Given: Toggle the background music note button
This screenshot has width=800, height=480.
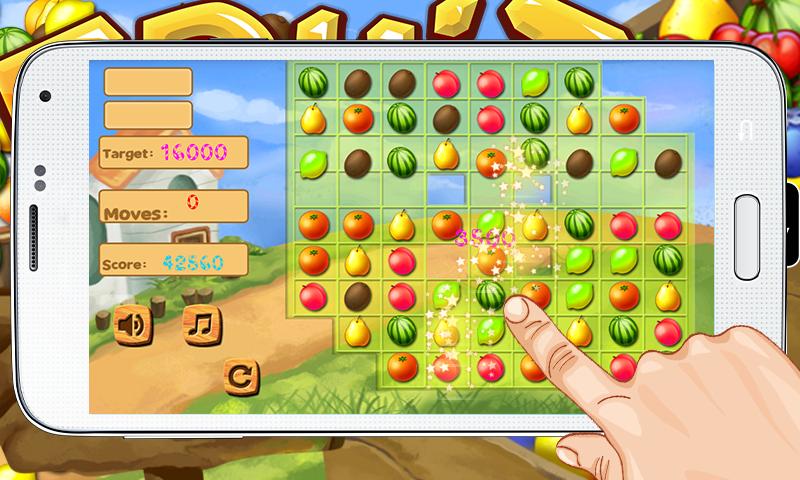Looking at the screenshot, I should click(202, 325).
